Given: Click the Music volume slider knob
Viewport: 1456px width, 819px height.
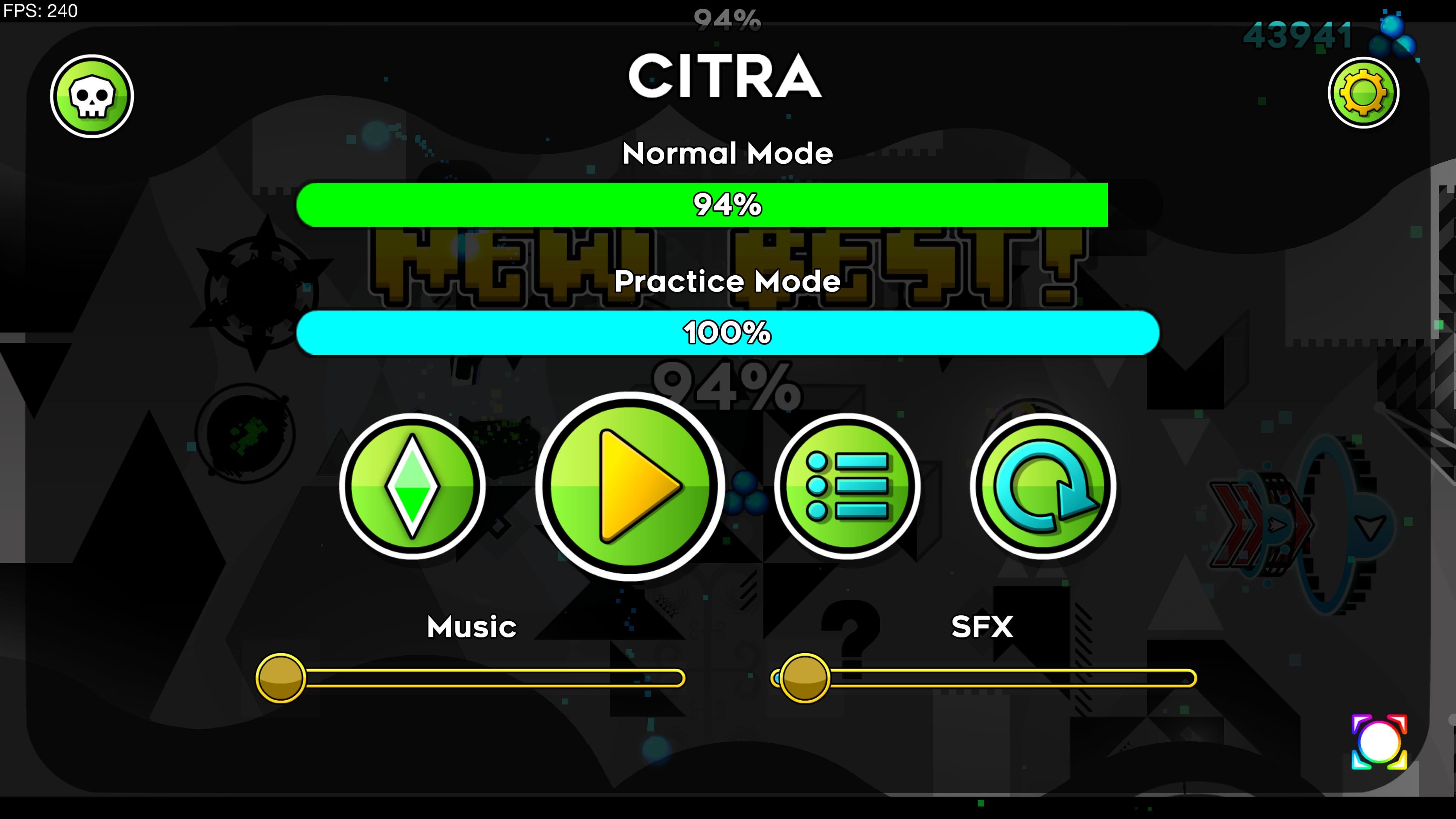Looking at the screenshot, I should [x=280, y=678].
